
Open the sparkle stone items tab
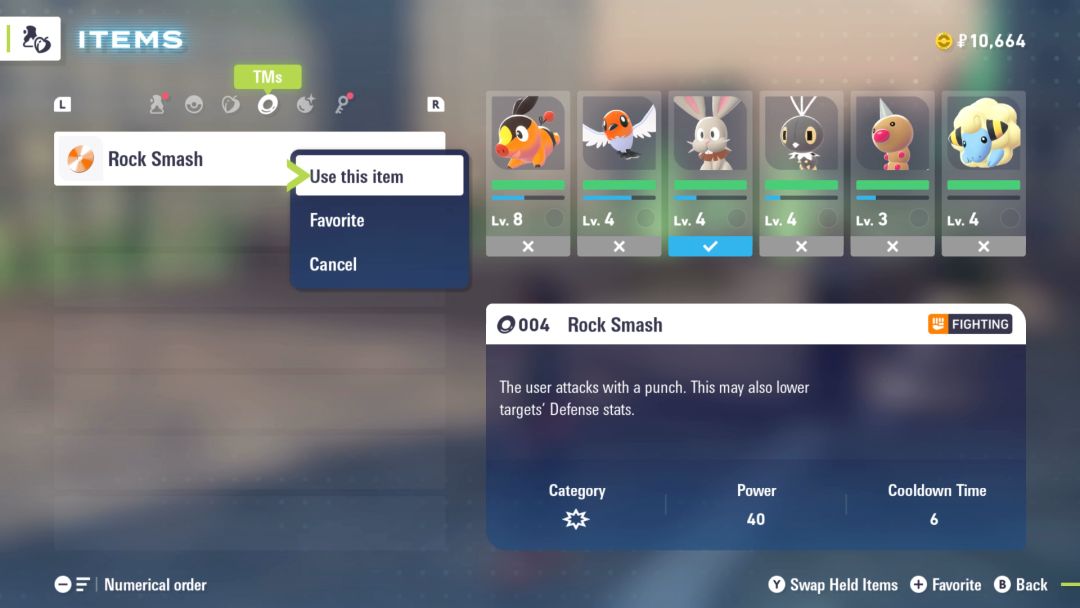pos(305,104)
